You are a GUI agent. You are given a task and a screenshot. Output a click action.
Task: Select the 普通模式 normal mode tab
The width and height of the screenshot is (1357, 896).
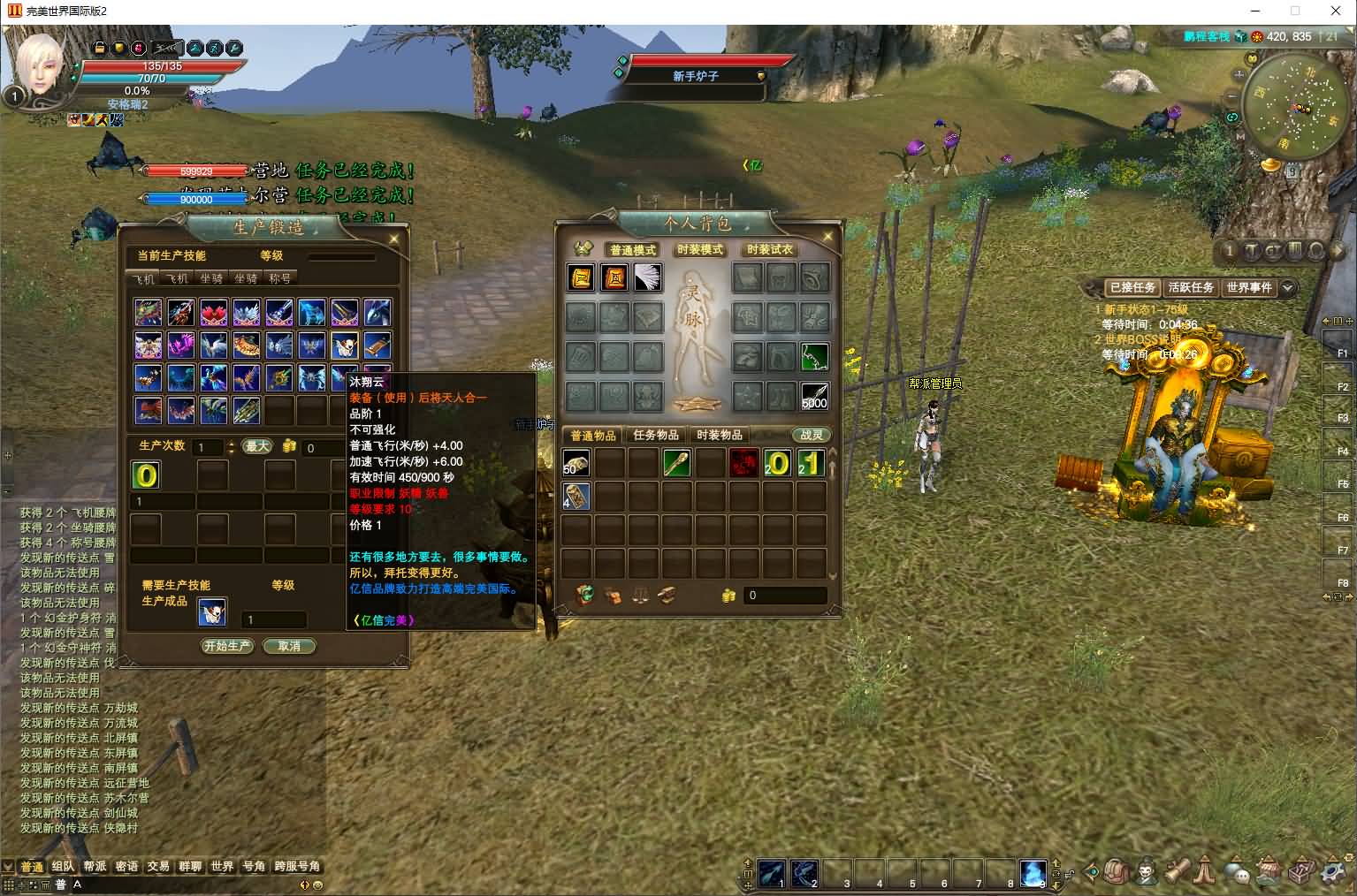633,250
